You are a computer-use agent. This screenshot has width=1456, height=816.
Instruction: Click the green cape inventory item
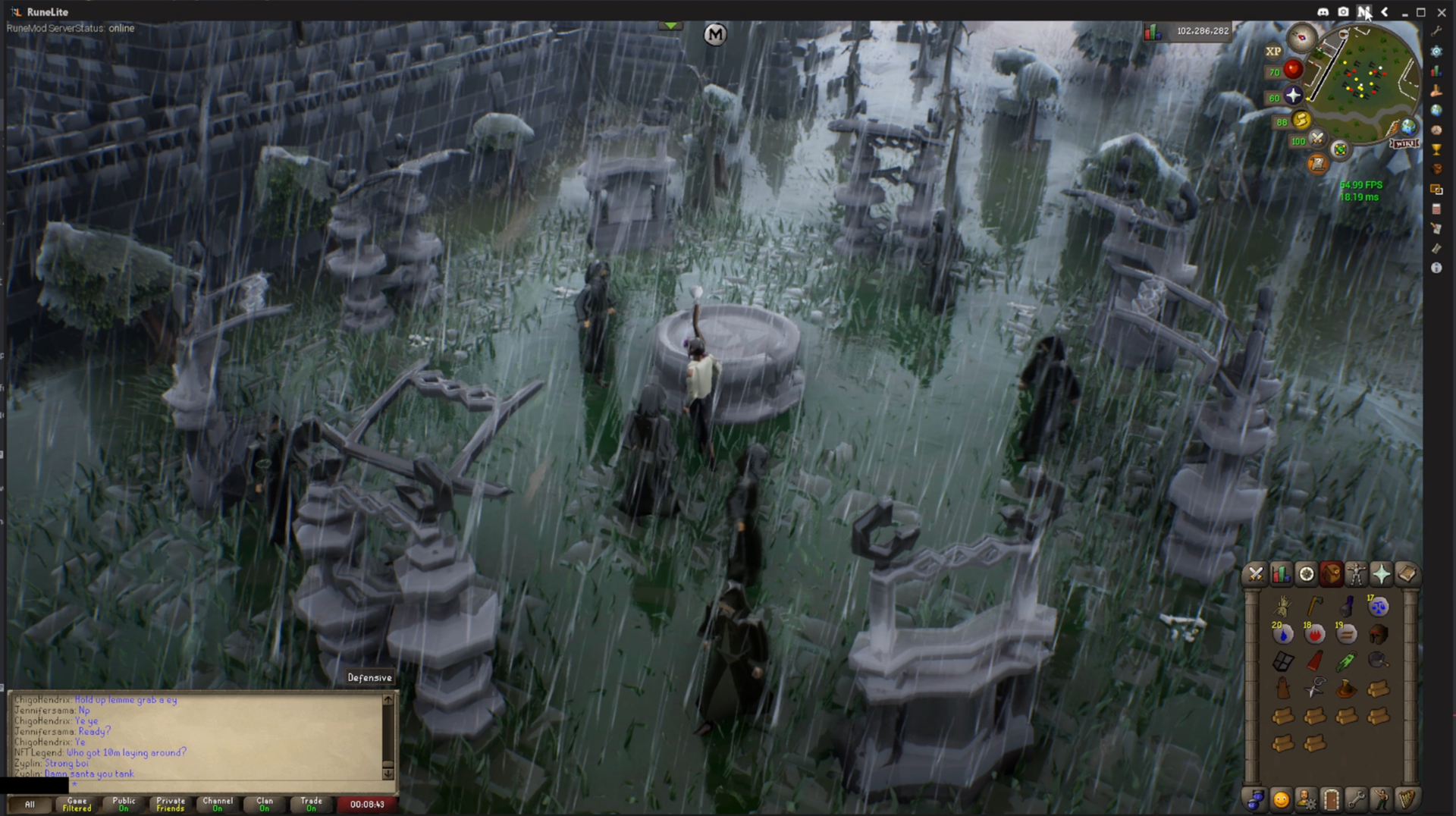tap(1346, 661)
